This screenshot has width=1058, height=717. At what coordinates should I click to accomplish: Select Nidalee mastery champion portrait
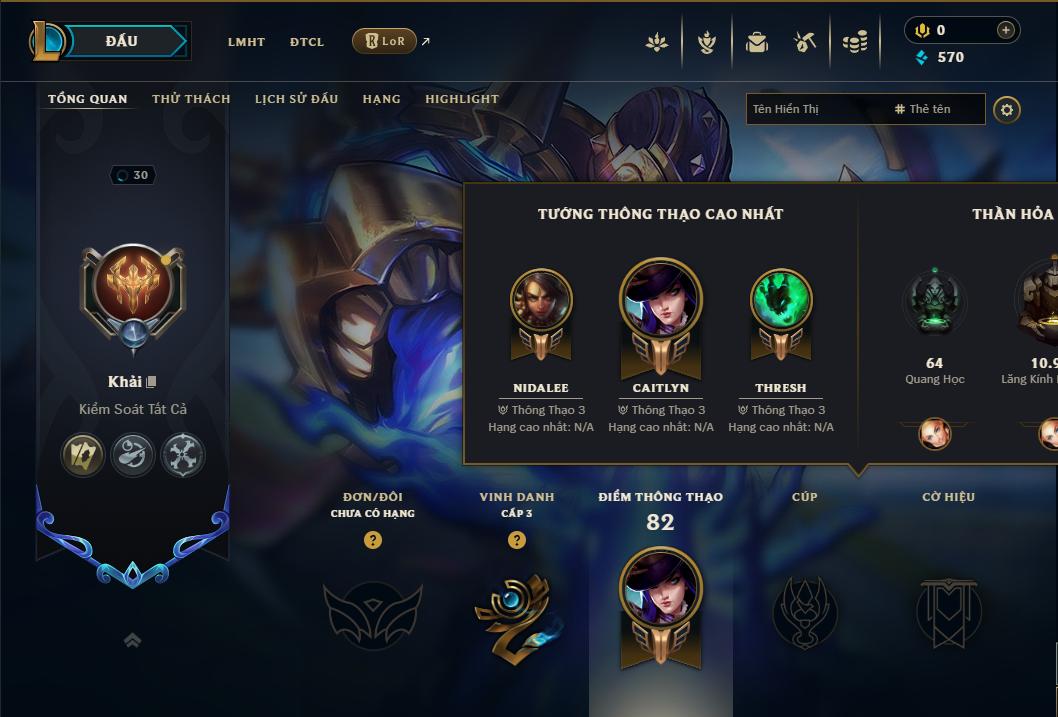coord(541,301)
